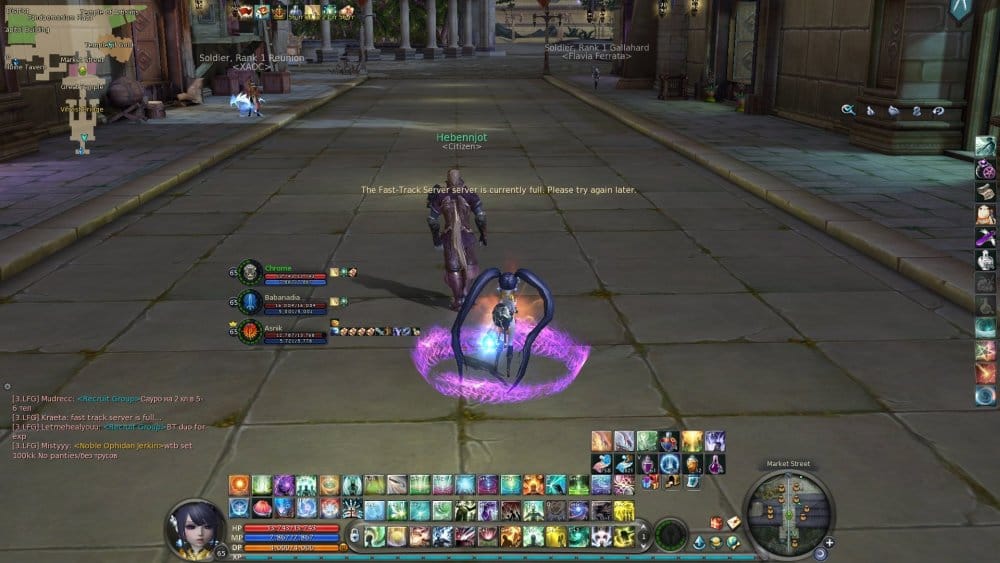This screenshot has width=1000, height=563.
Task: Click the scroll icon in the side bar
Action: (x=985, y=191)
